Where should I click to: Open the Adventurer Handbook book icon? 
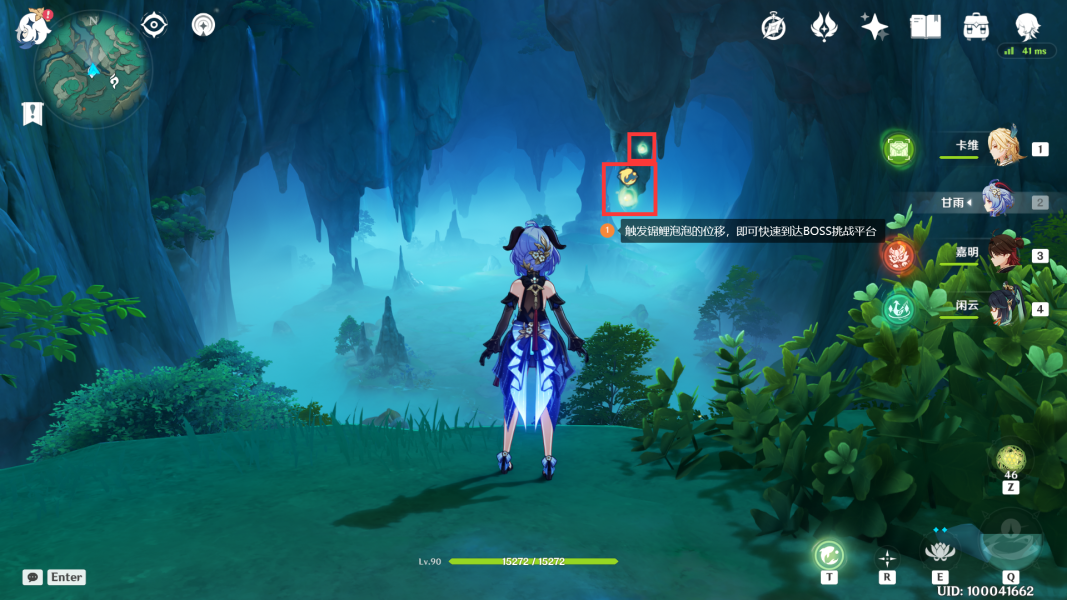[925, 27]
